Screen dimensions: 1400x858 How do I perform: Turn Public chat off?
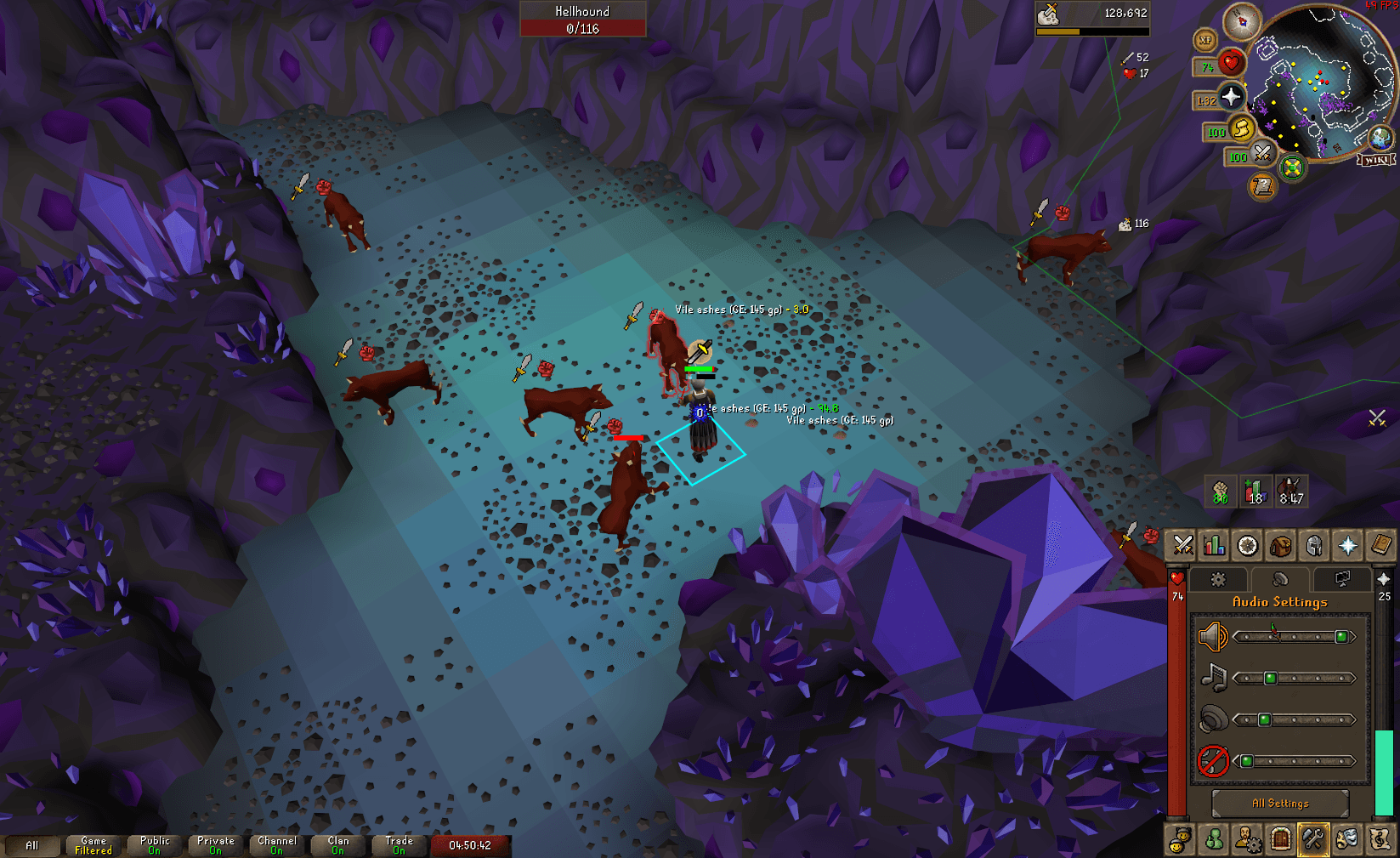pos(154,844)
